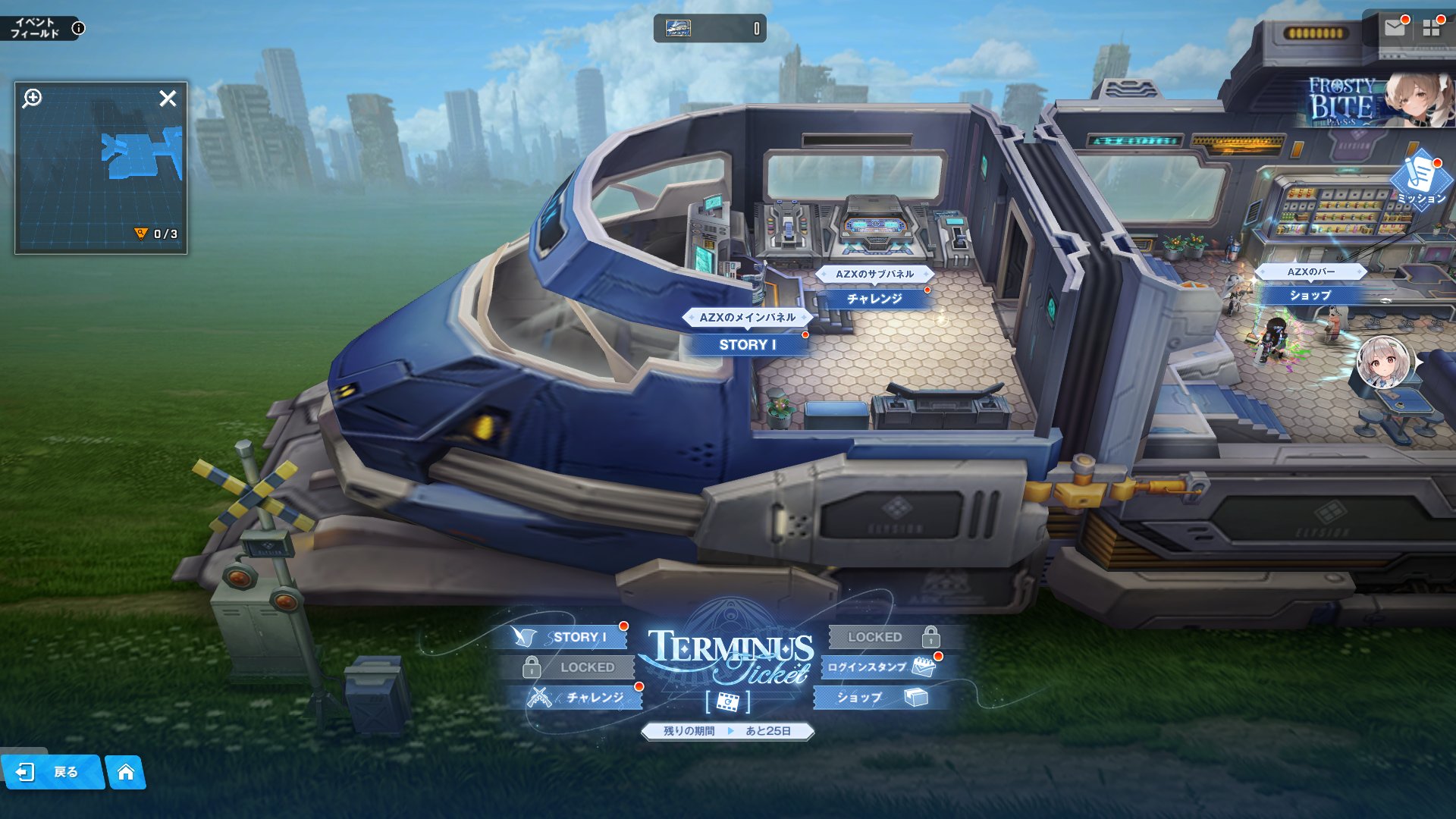Close the minimap panel
Viewport: 1456px width, 819px height.
168,99
